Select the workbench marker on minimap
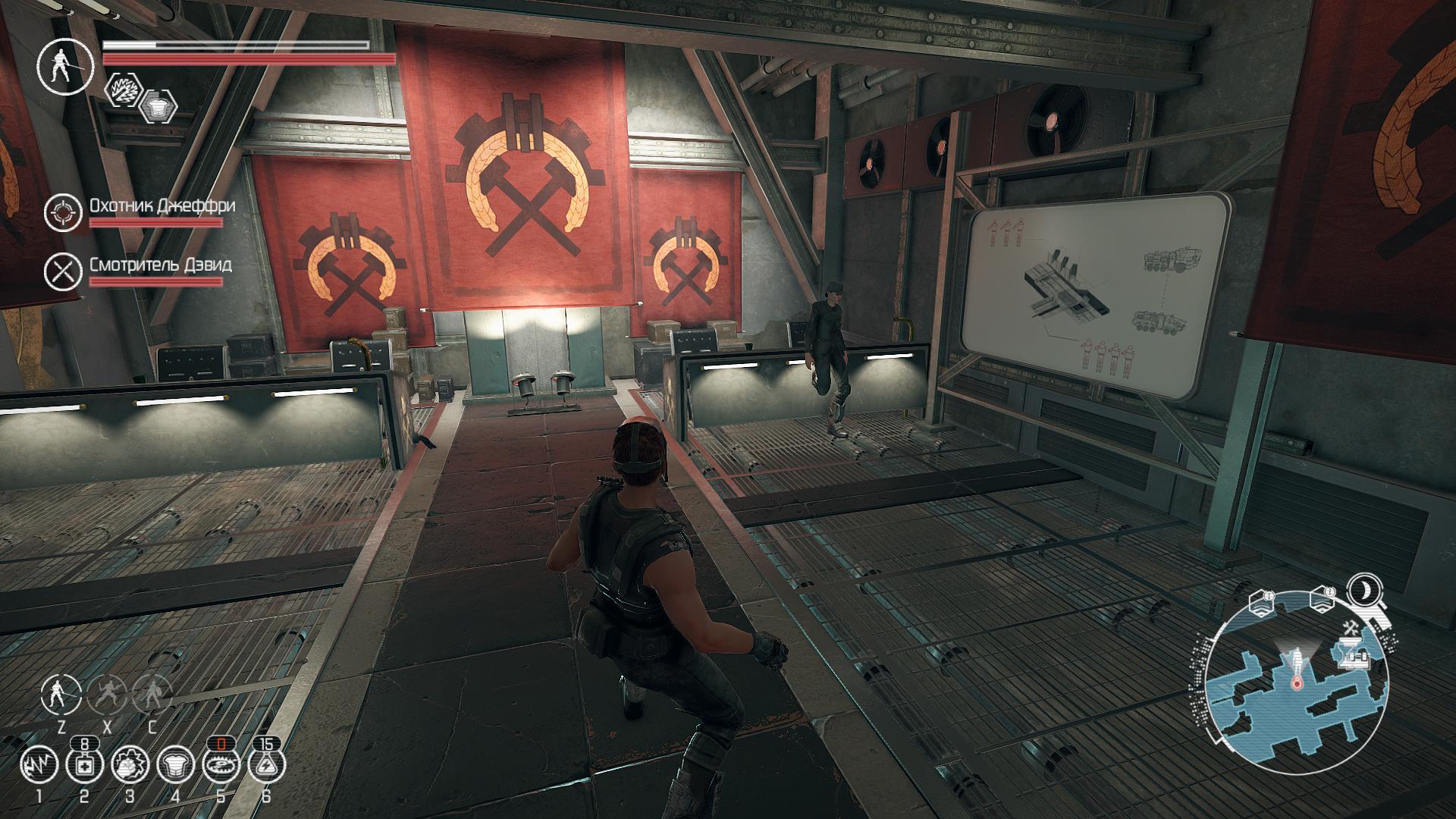 (x=1354, y=656)
